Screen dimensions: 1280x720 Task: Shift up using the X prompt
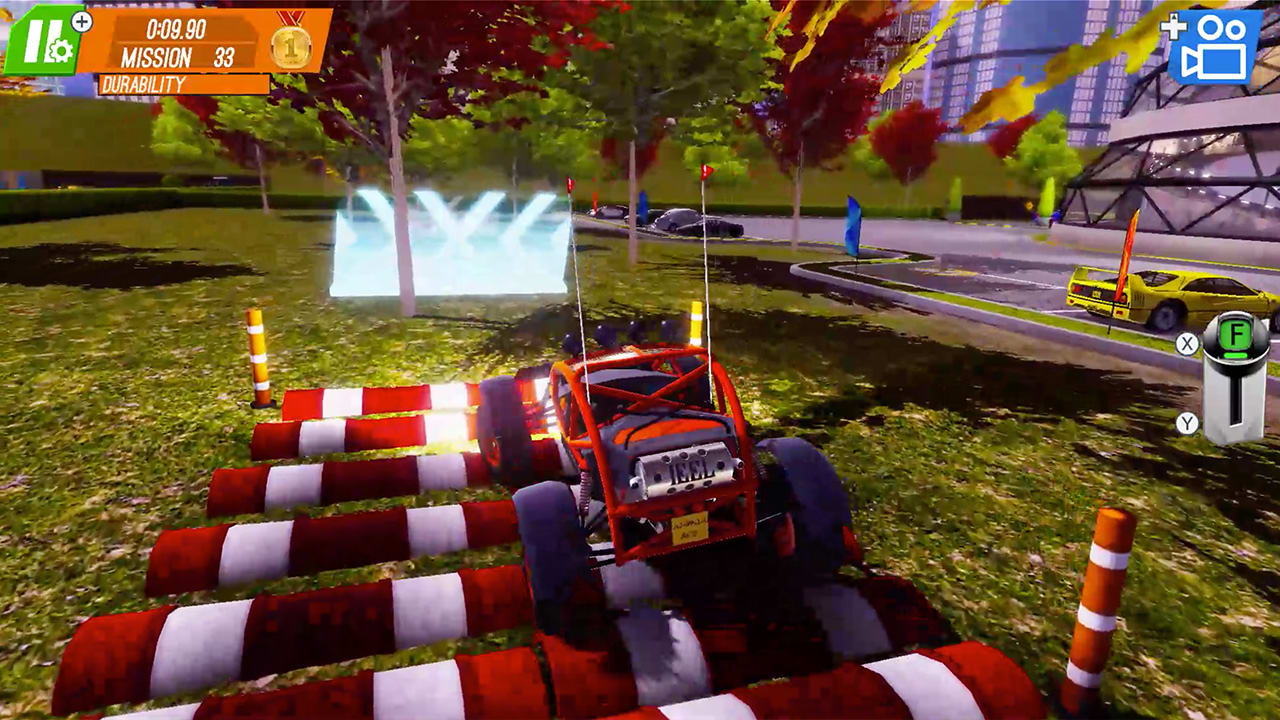pos(1187,343)
